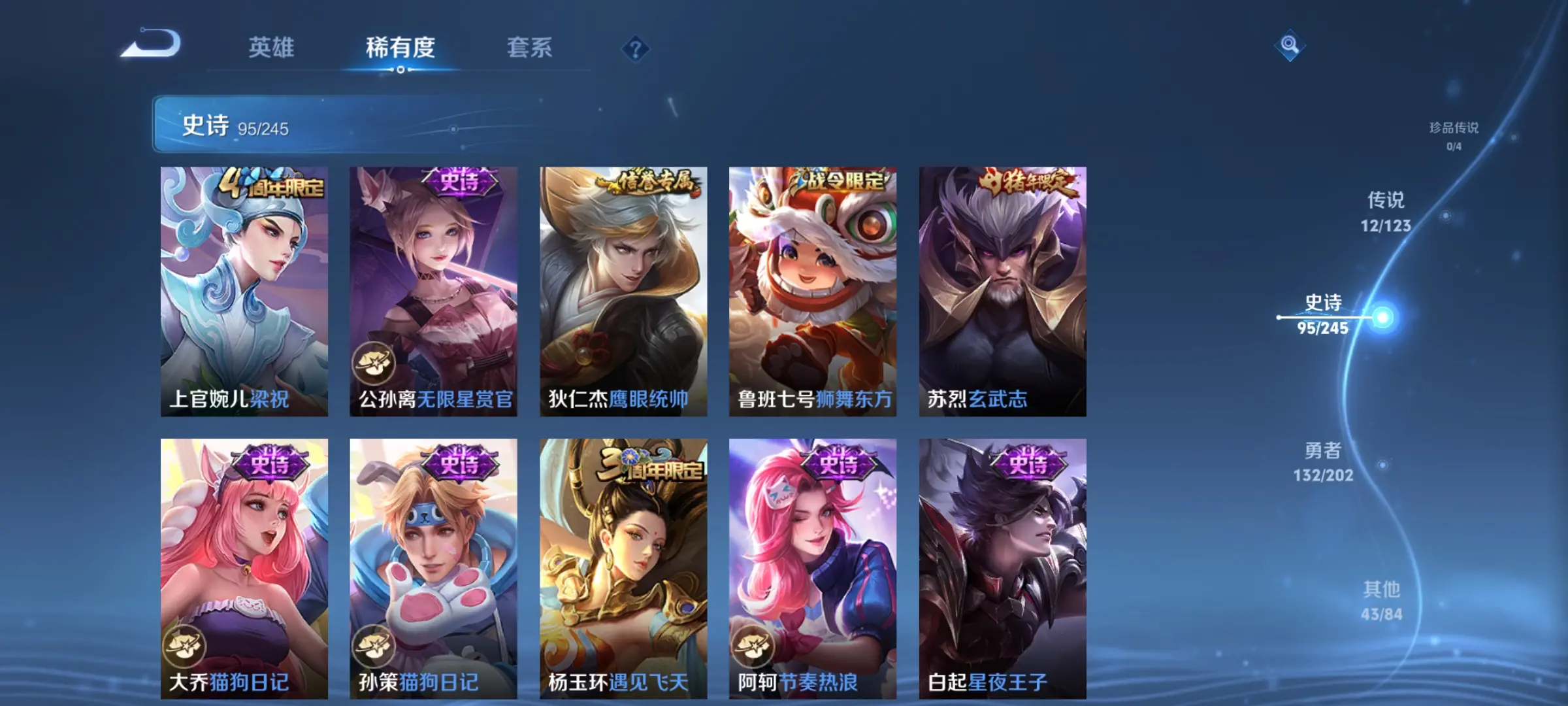Open the 大乔 猫狗日记 skin card
The image size is (1568, 706).
[244, 567]
